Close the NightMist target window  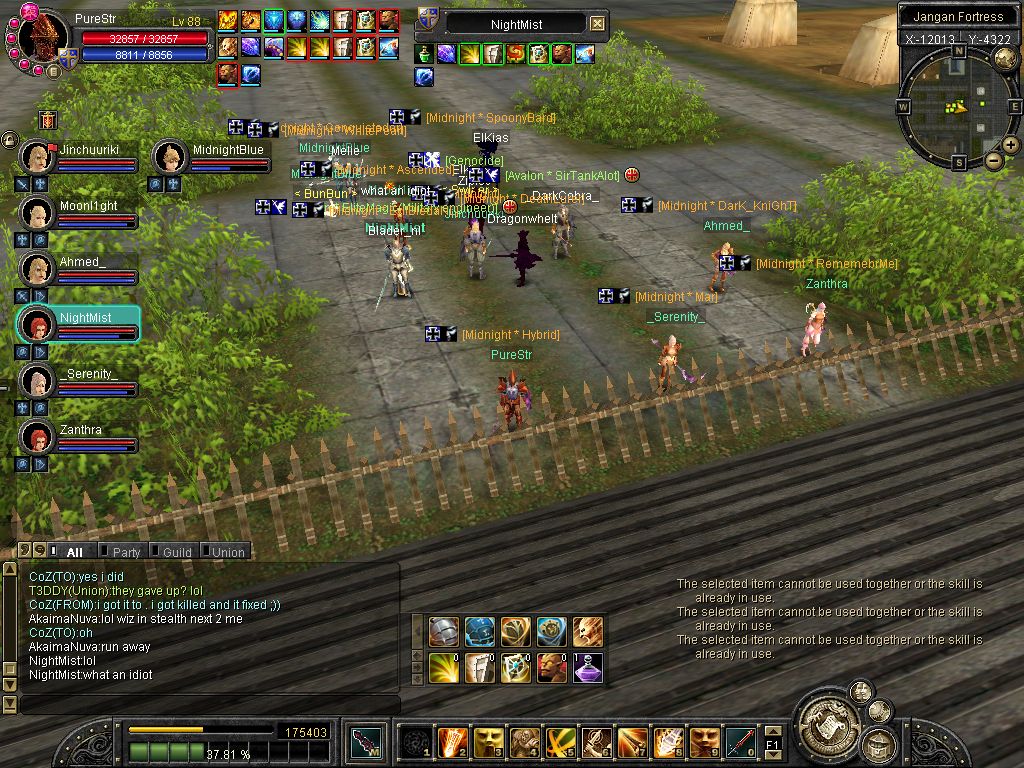(597, 23)
